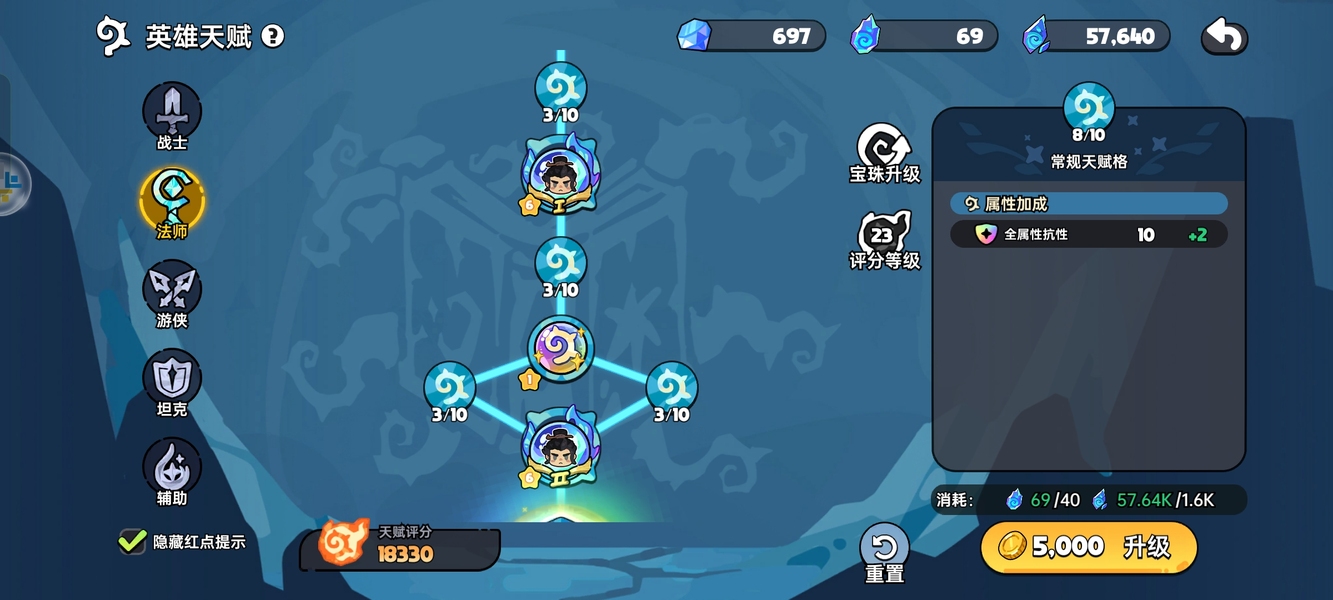Reset talents with the 重置 button
The height and width of the screenshot is (600, 1333).
(884, 549)
